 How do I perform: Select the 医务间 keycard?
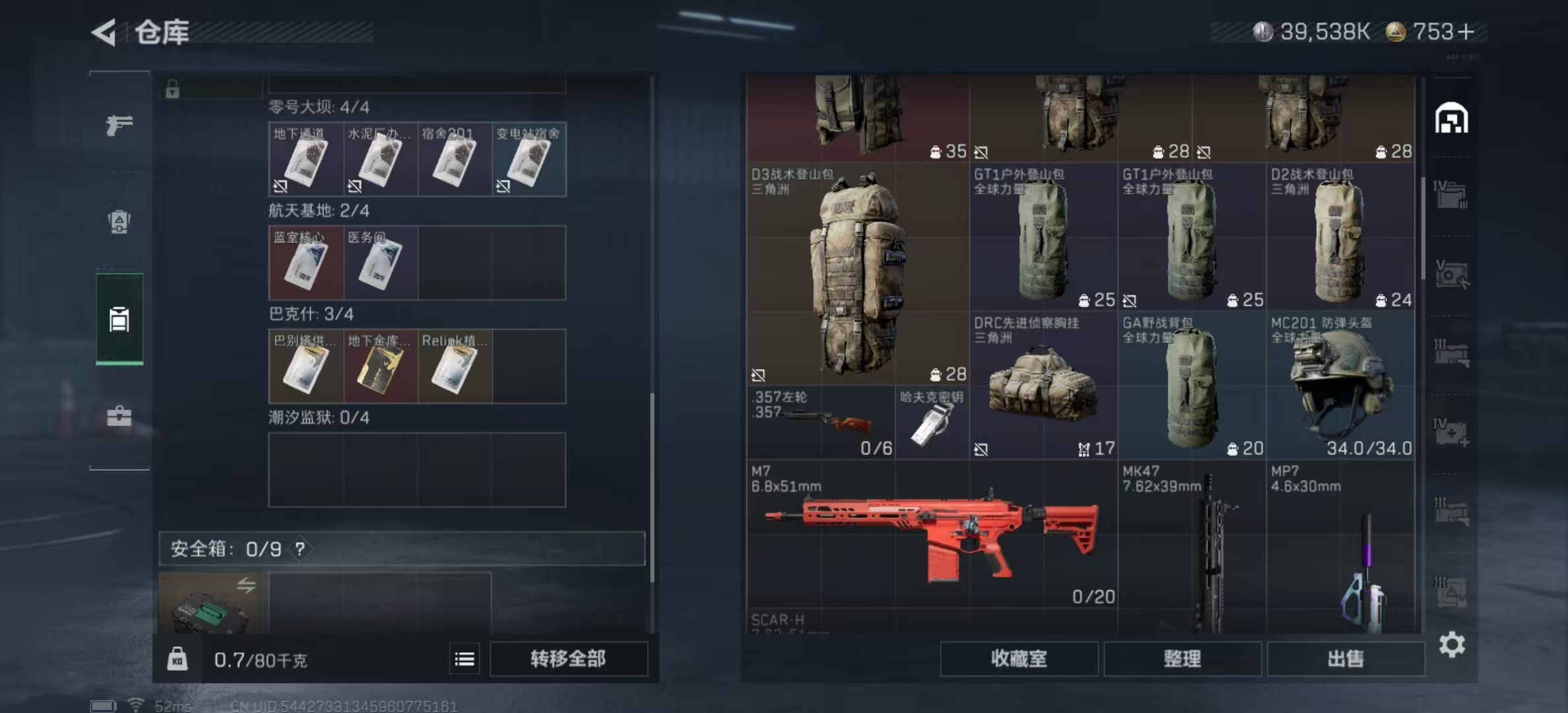(380, 263)
